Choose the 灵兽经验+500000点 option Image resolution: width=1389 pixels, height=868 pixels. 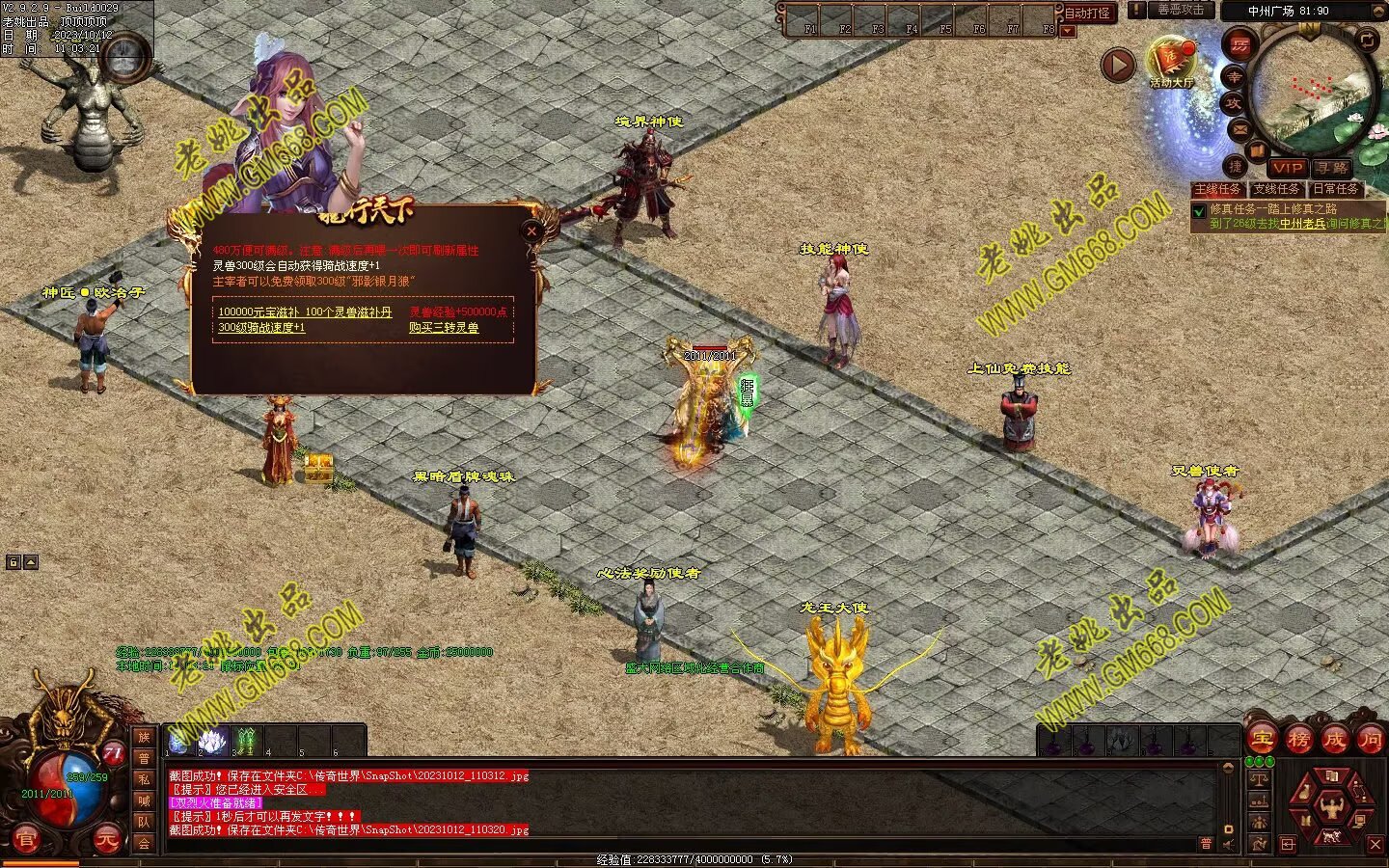pos(458,312)
